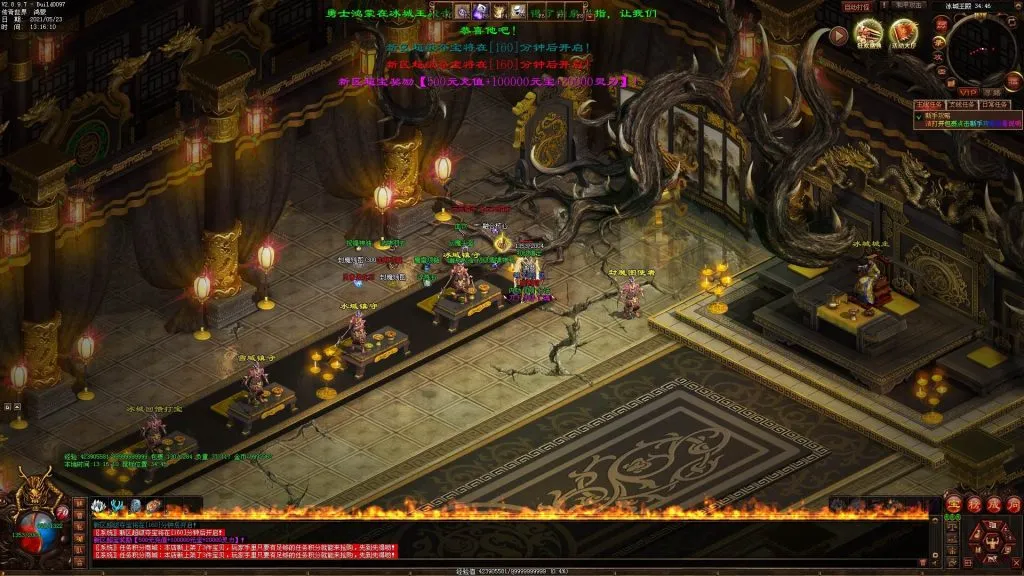Open the 活动大厅 activity hall icon
This screenshot has height=576, width=1024.
click(904, 34)
